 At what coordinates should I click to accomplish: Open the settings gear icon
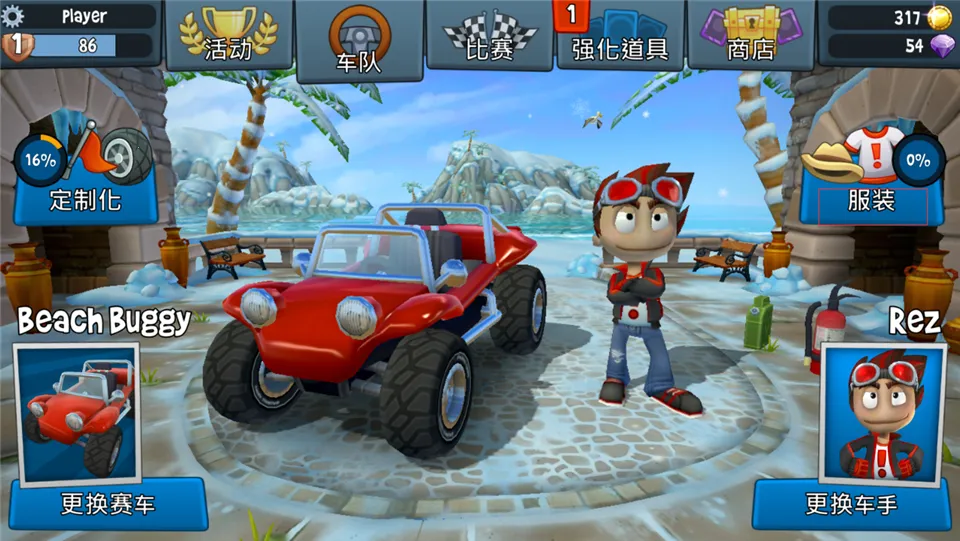pos(13,17)
